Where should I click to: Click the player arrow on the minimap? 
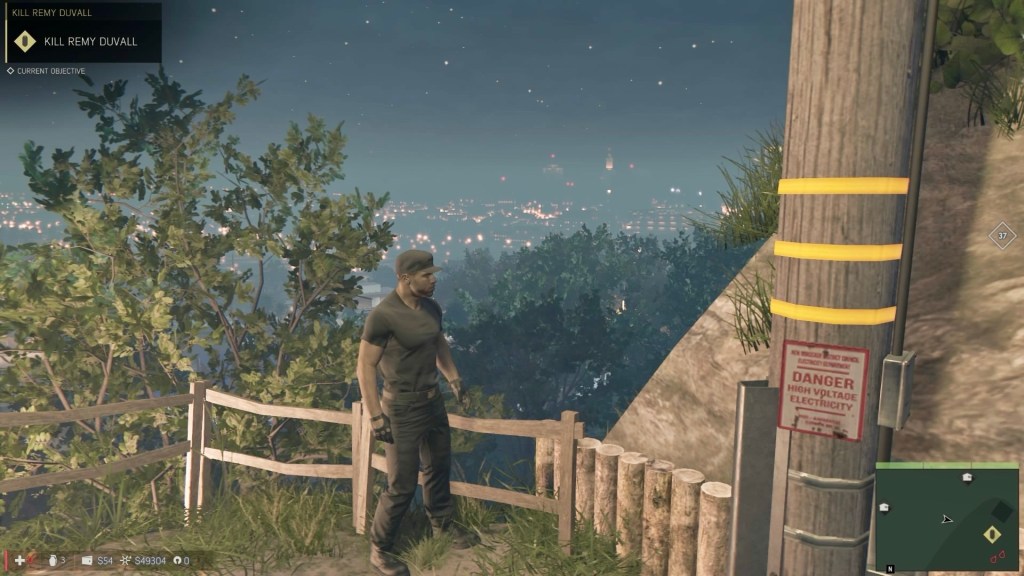click(x=946, y=519)
